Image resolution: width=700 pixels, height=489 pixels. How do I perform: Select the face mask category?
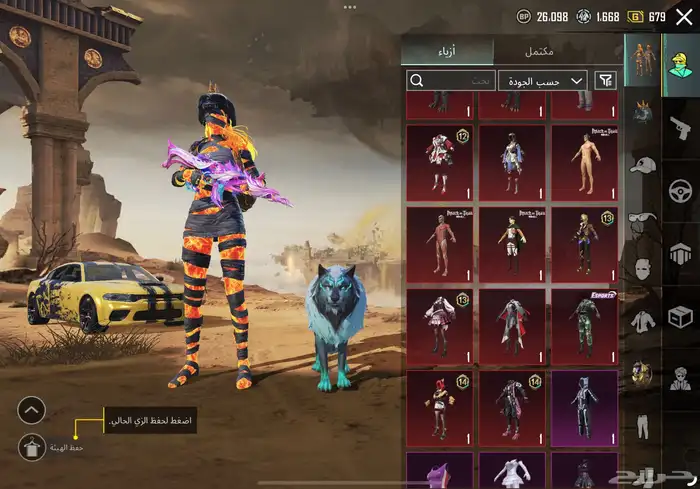pos(641,270)
